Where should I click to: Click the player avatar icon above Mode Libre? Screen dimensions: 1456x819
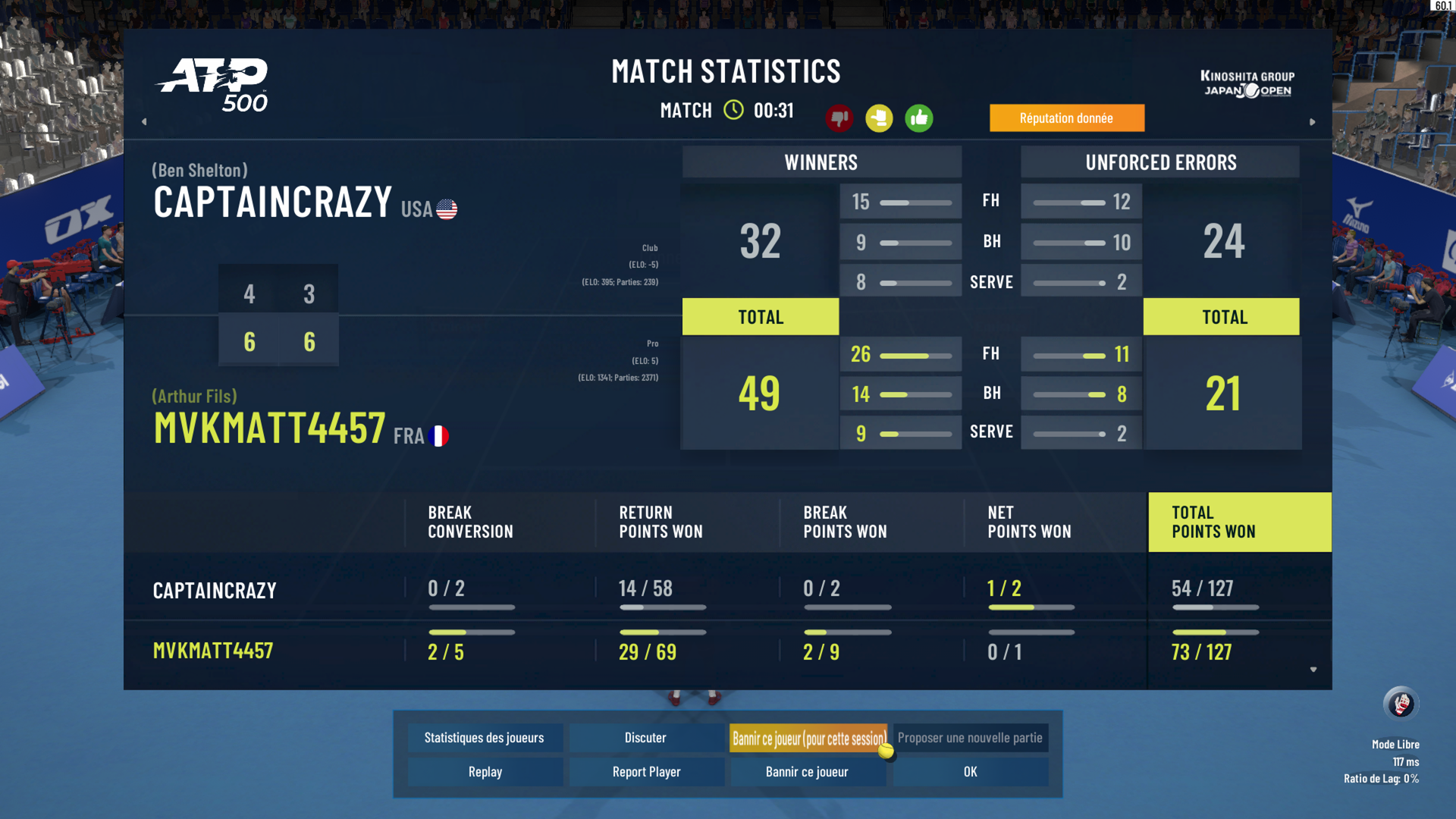(x=1401, y=704)
